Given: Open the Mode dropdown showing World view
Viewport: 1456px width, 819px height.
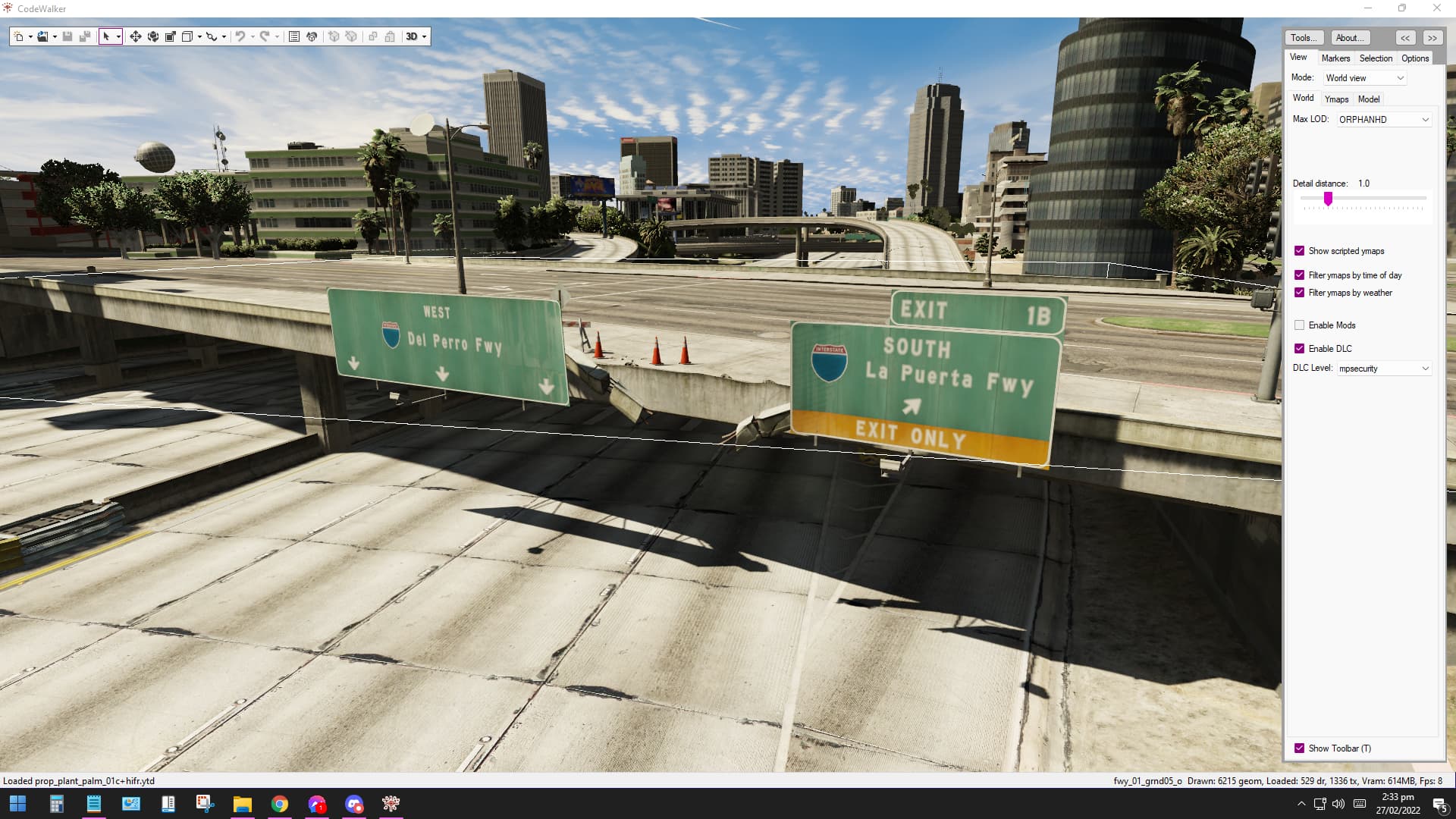Looking at the screenshot, I should point(1363,77).
